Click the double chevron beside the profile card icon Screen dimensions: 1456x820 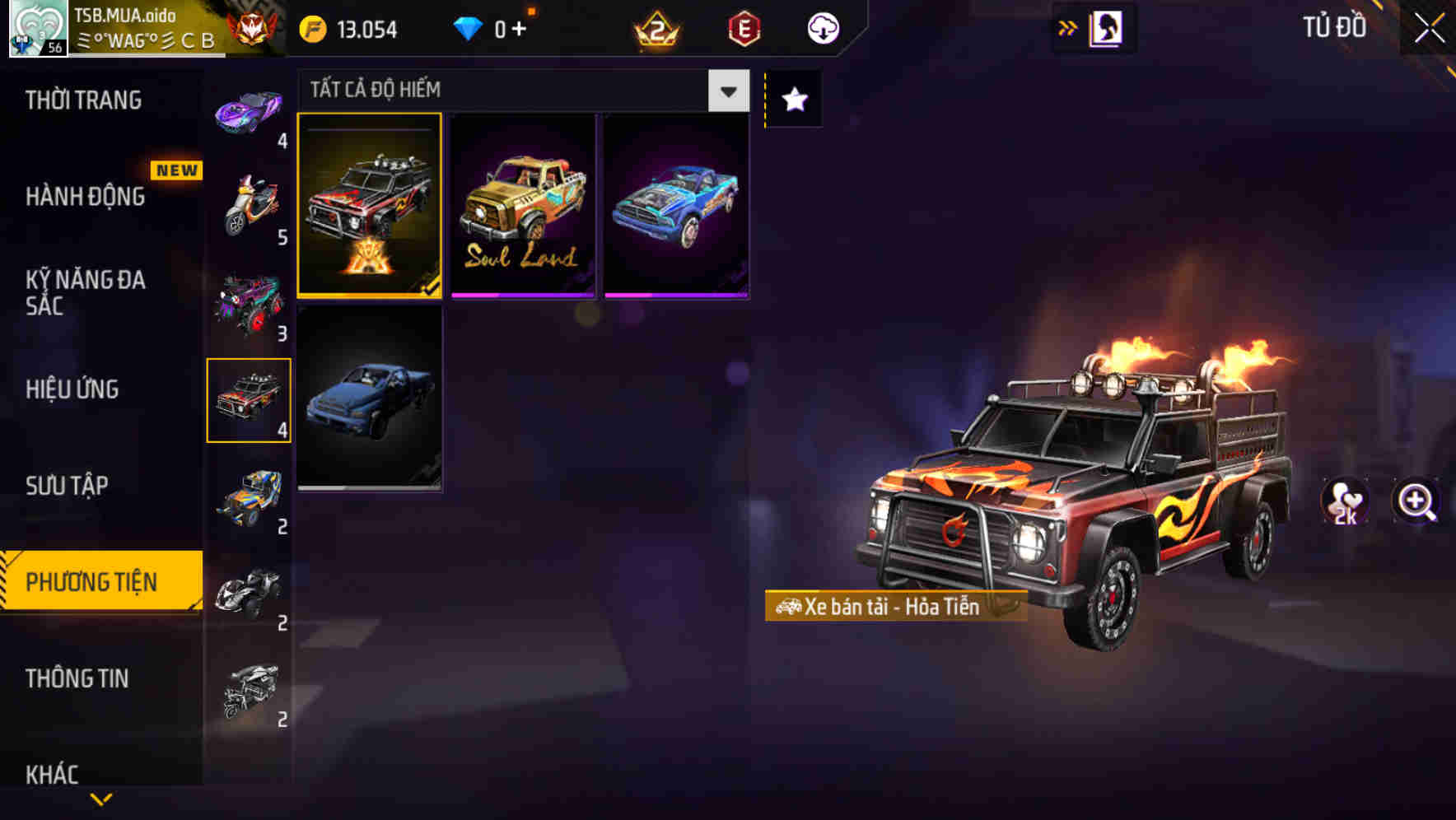click(x=1066, y=27)
